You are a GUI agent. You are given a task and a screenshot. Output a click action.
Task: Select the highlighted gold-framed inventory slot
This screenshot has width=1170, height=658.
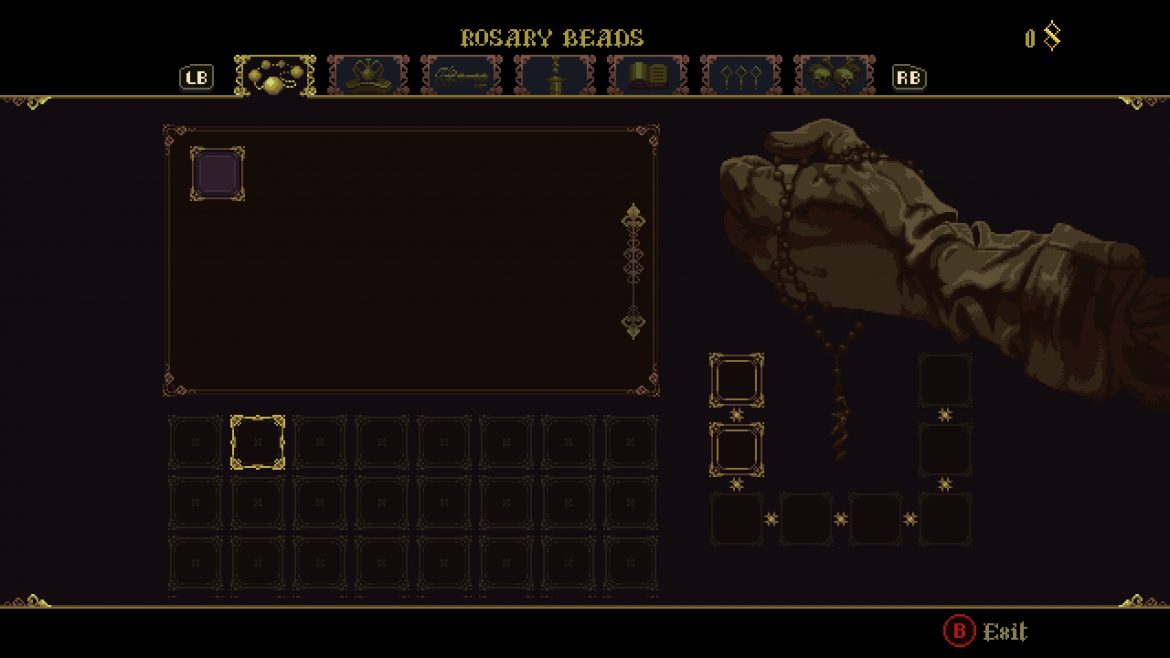click(258, 442)
